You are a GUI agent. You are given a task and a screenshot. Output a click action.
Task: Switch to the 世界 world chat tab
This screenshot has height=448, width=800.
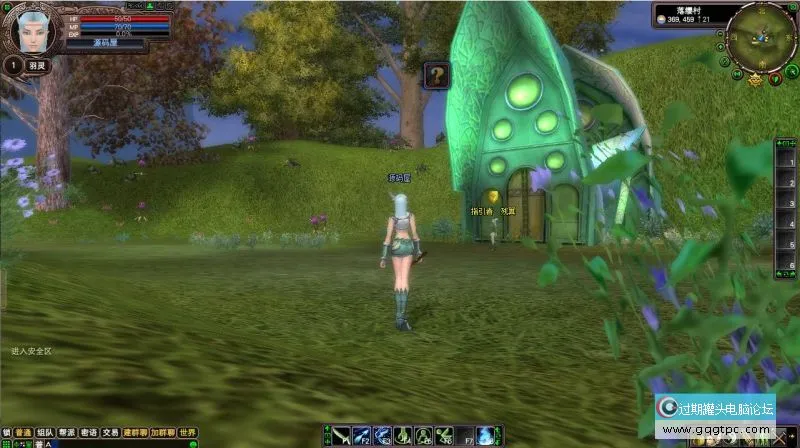(x=187, y=433)
